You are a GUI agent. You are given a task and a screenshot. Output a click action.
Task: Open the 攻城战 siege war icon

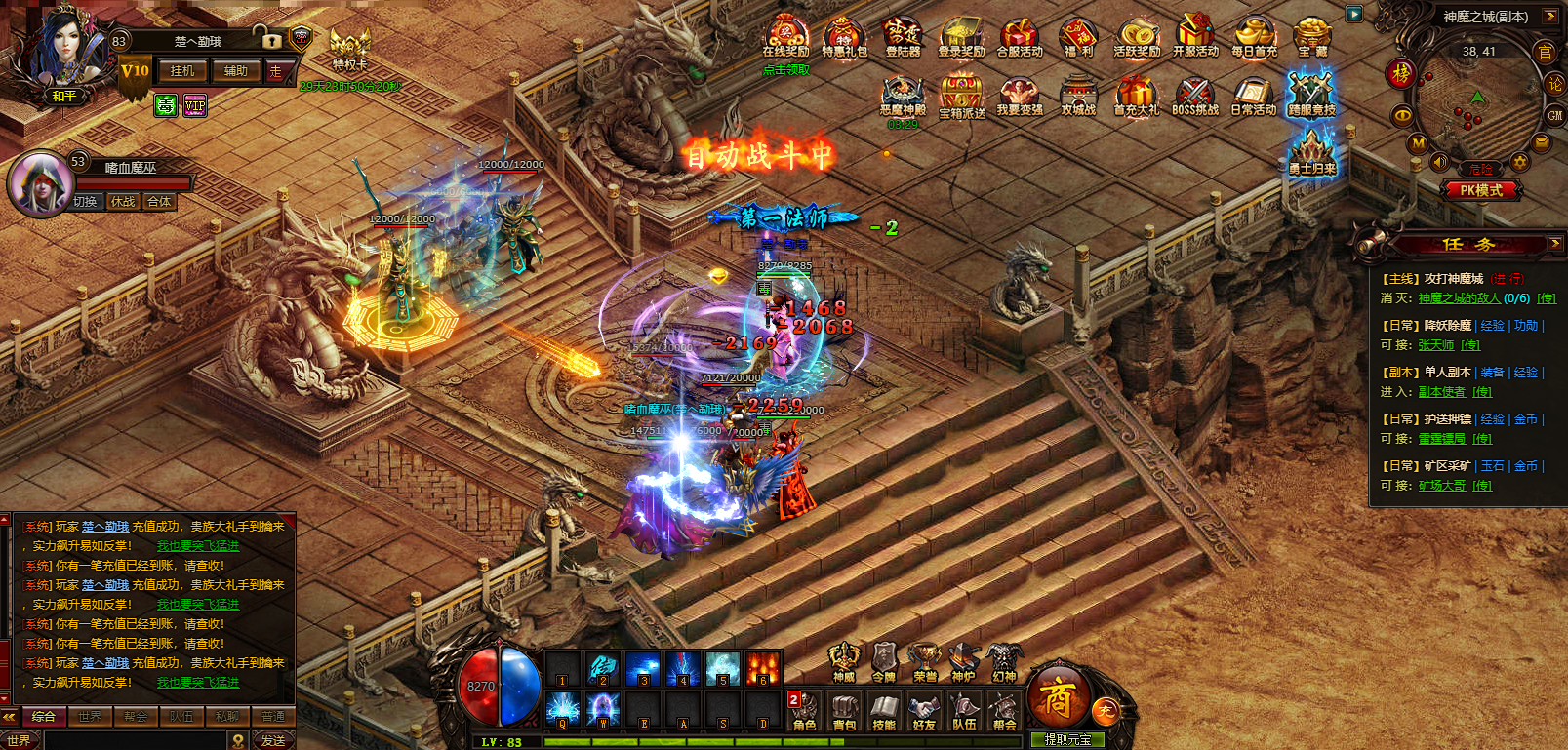click(x=1078, y=98)
